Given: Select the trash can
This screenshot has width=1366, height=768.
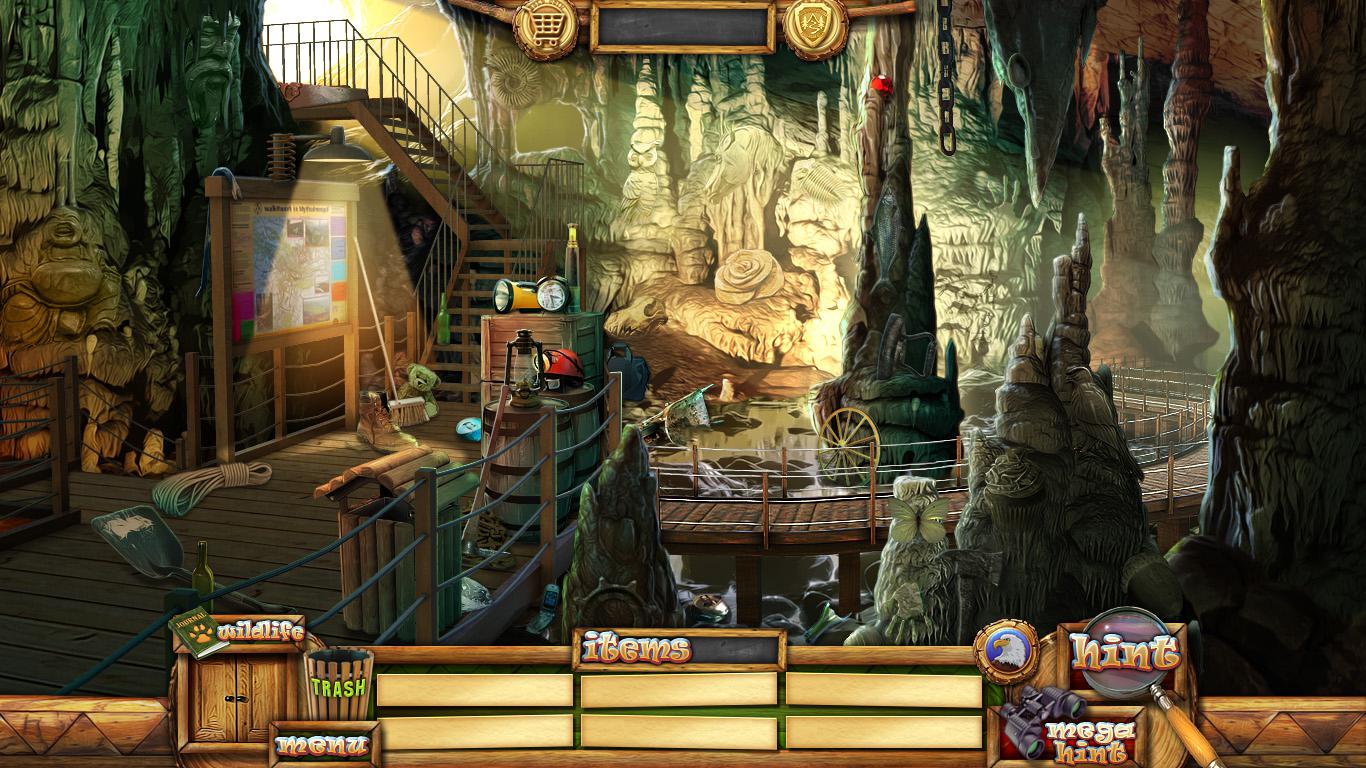Looking at the screenshot, I should (x=339, y=683).
